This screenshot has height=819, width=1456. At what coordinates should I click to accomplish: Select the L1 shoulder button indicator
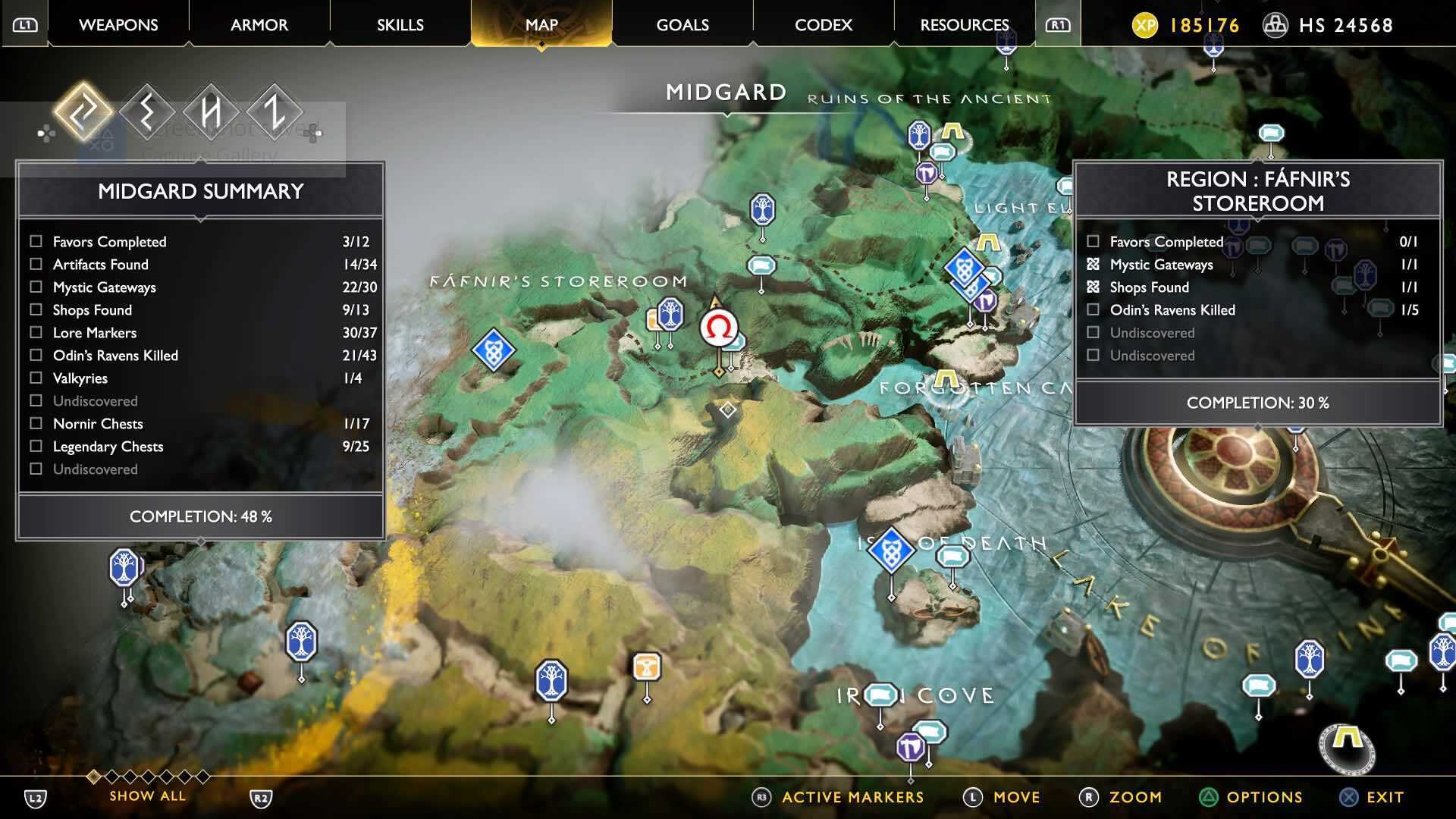click(x=24, y=23)
